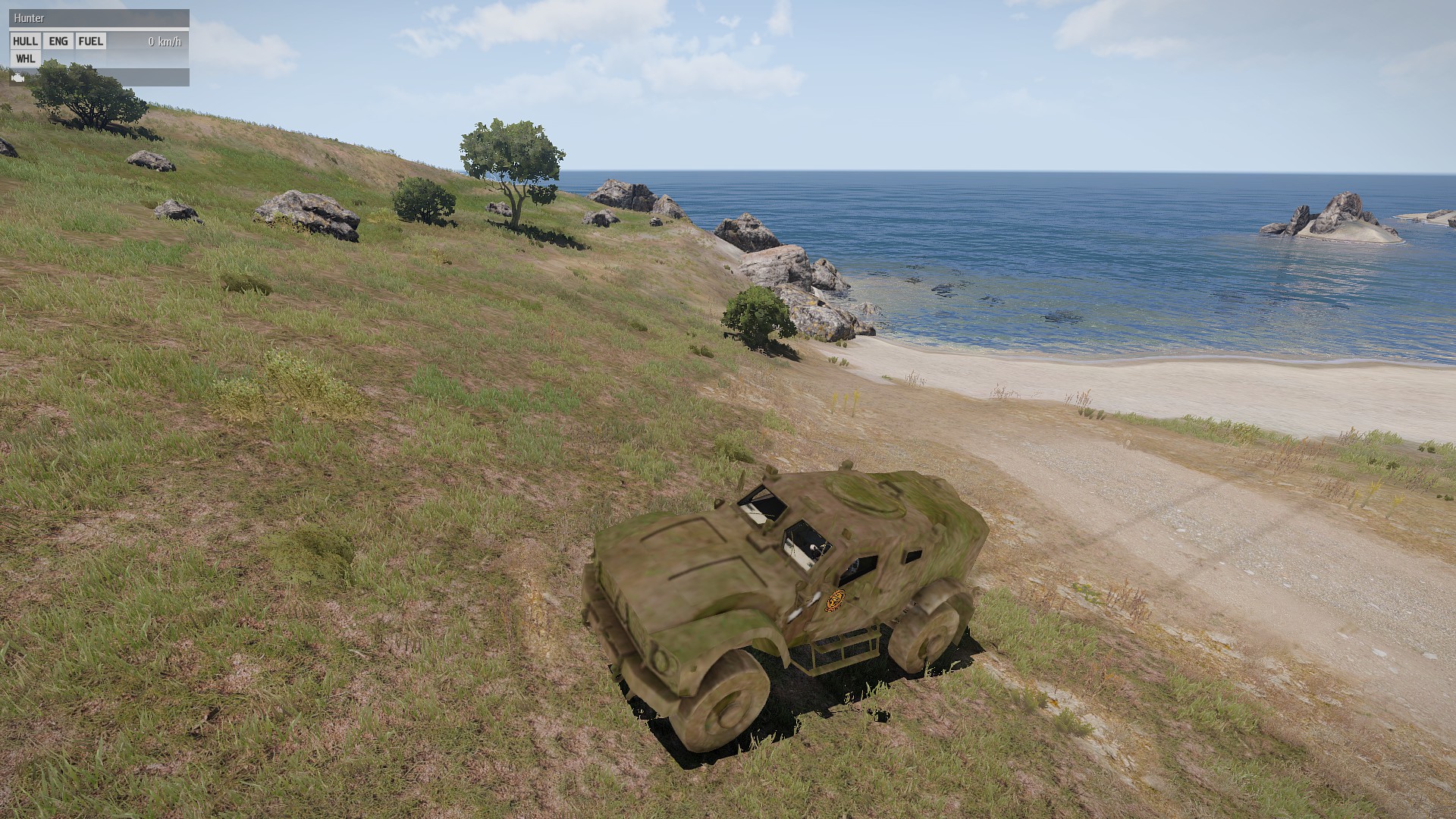Select the ENG engine status box
The width and height of the screenshot is (1456, 819).
click(58, 42)
